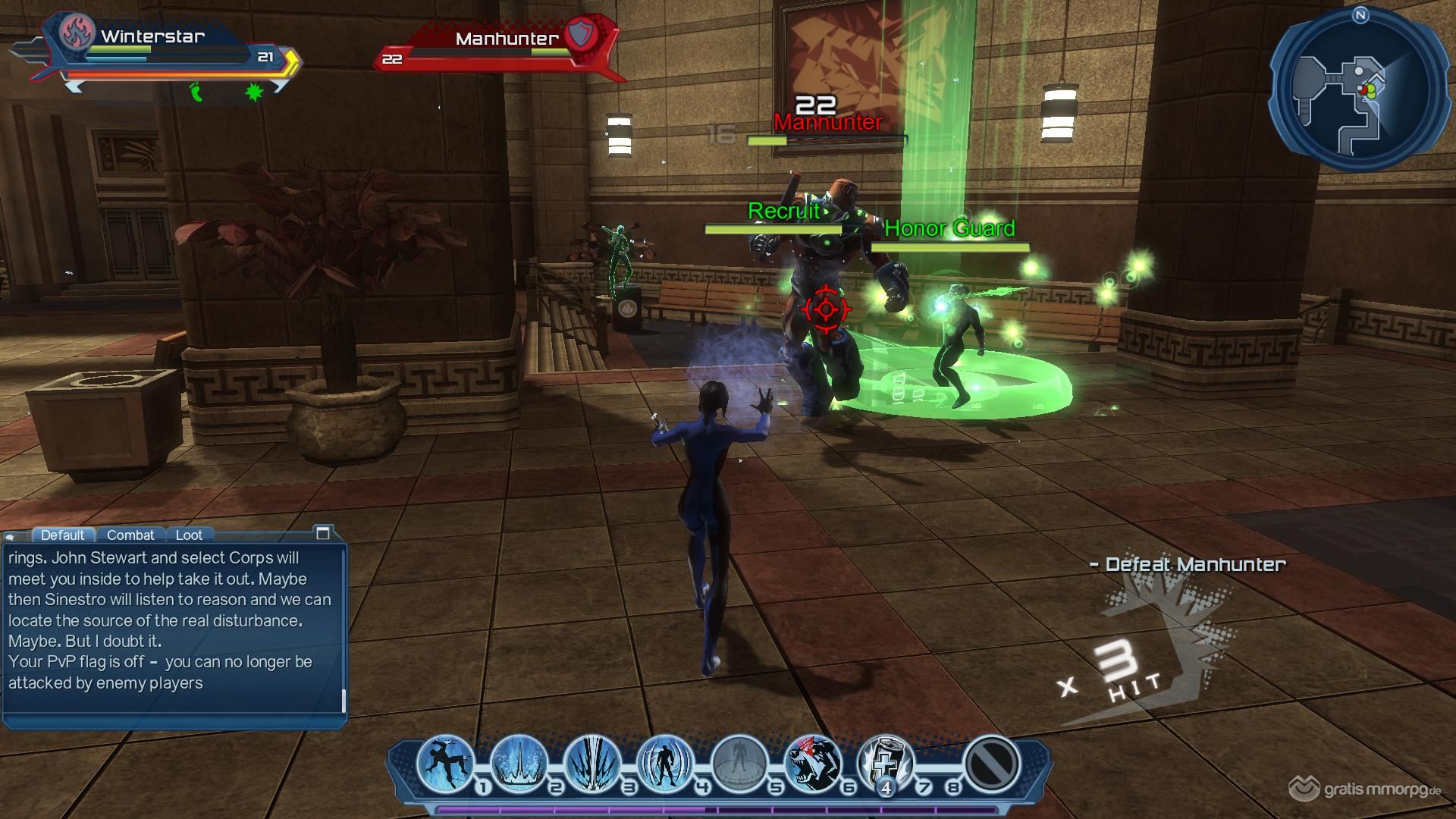The width and height of the screenshot is (1456, 819).
Task: Activate the standing figure aura ability in slot 4
Action: tap(665, 762)
